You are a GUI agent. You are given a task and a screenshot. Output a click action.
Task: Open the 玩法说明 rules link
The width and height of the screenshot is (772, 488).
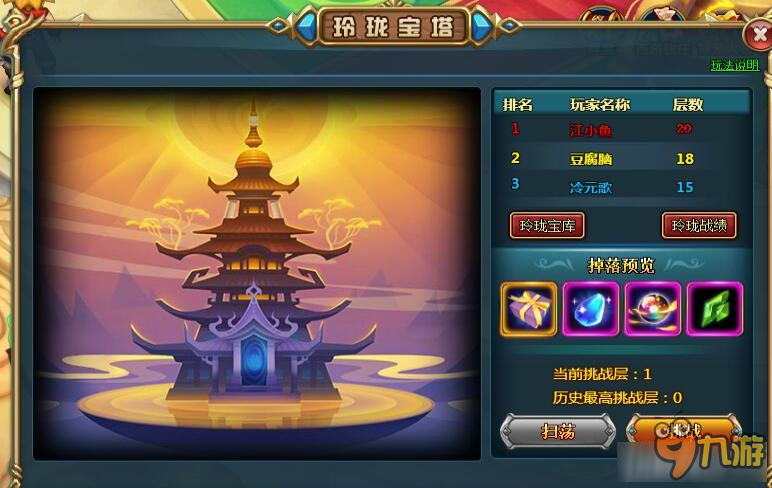click(734, 66)
